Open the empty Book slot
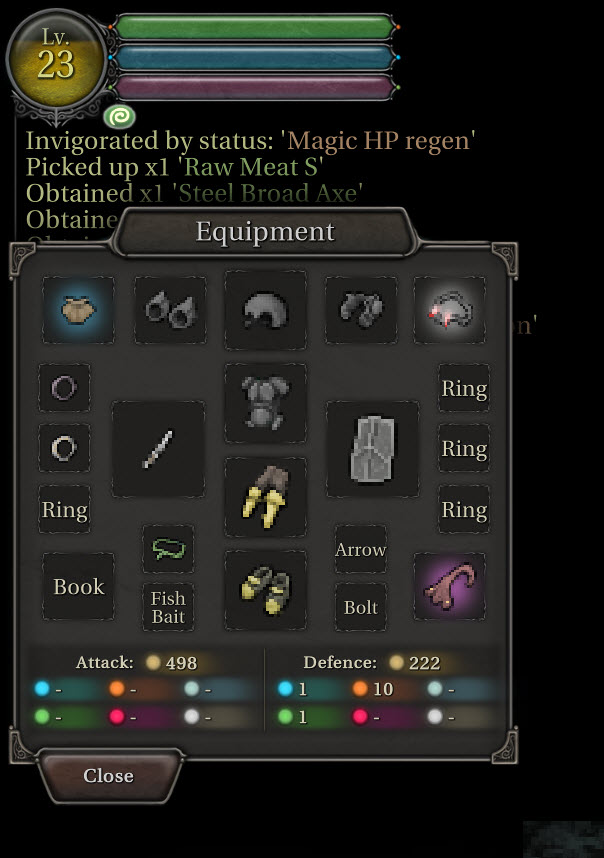Image resolution: width=604 pixels, height=858 pixels. [x=78, y=587]
